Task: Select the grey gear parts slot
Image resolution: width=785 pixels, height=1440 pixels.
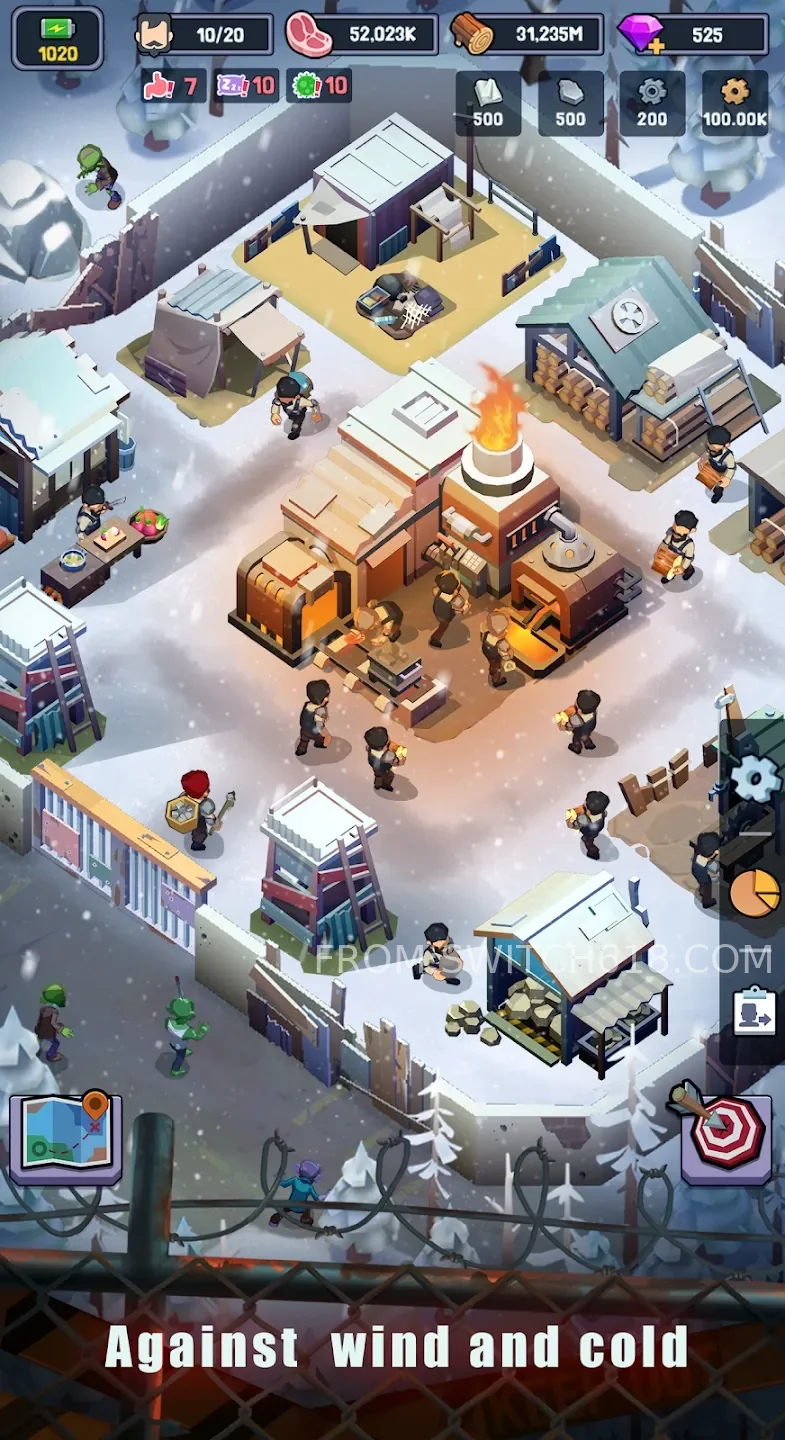Action: 652,103
